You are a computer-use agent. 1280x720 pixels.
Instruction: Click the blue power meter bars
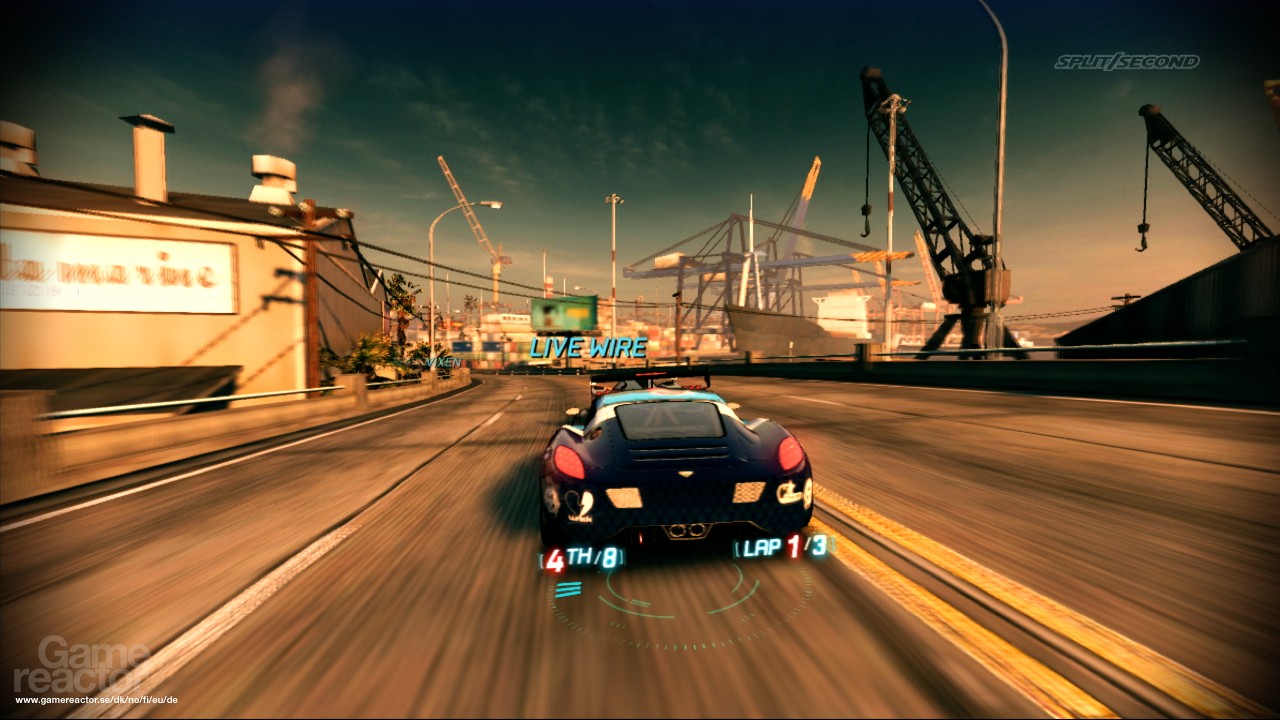[x=568, y=589]
